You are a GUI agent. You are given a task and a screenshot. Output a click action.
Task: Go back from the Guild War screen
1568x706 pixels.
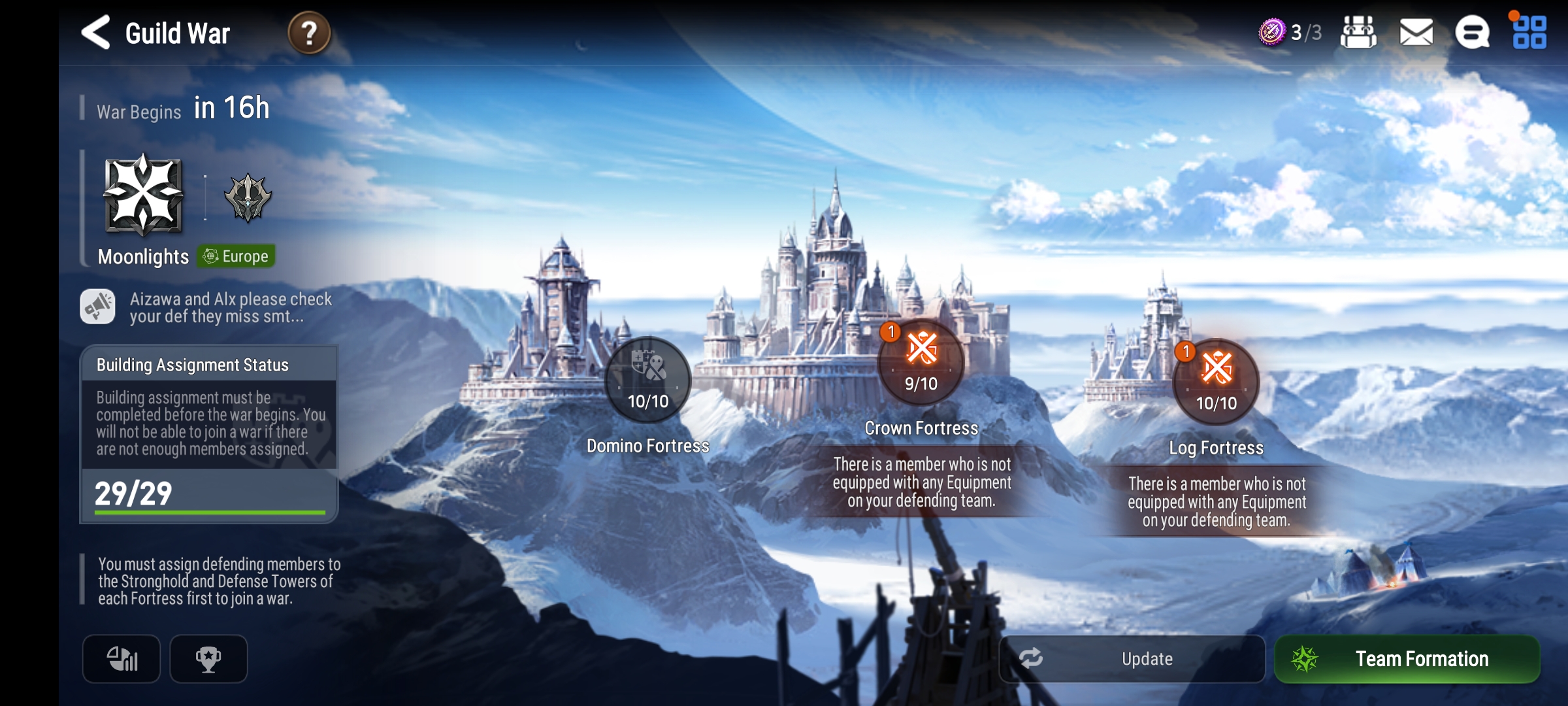pyautogui.click(x=95, y=33)
